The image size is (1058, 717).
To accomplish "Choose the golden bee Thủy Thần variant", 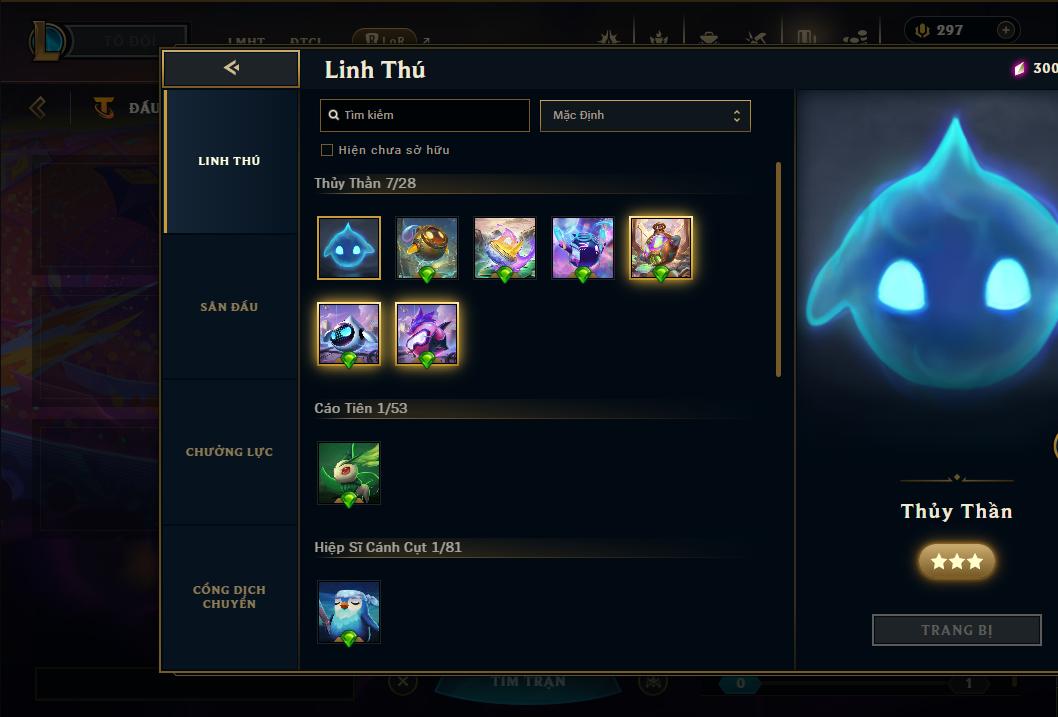I will 427,248.
